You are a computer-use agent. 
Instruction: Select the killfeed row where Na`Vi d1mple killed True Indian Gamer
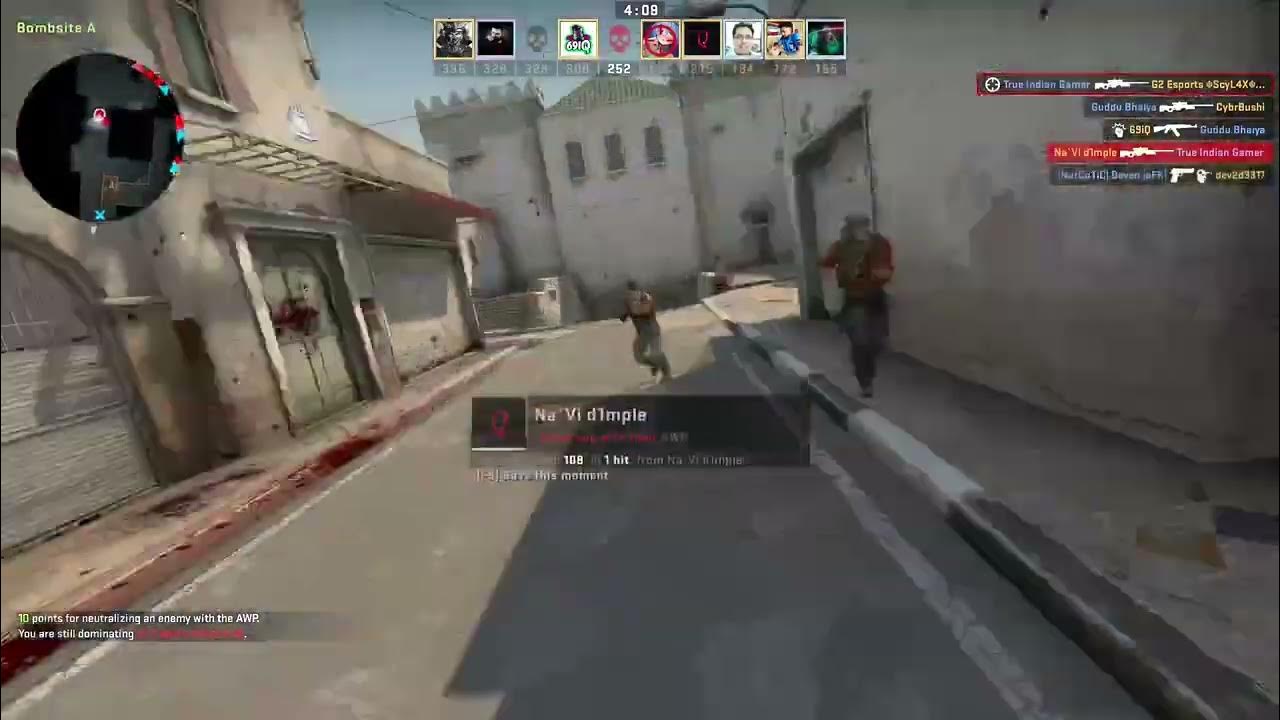coord(1159,153)
